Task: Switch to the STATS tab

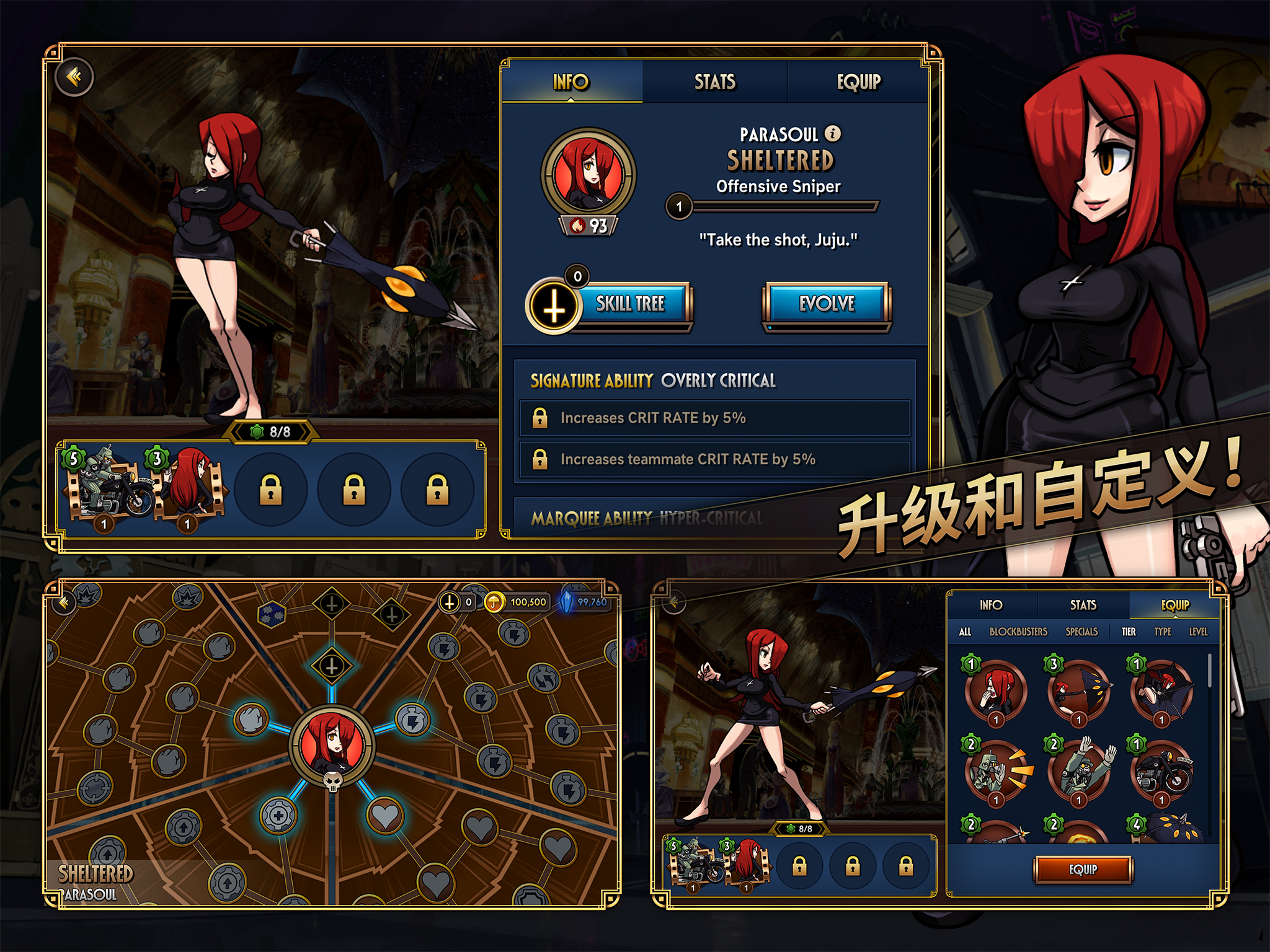Action: click(714, 81)
